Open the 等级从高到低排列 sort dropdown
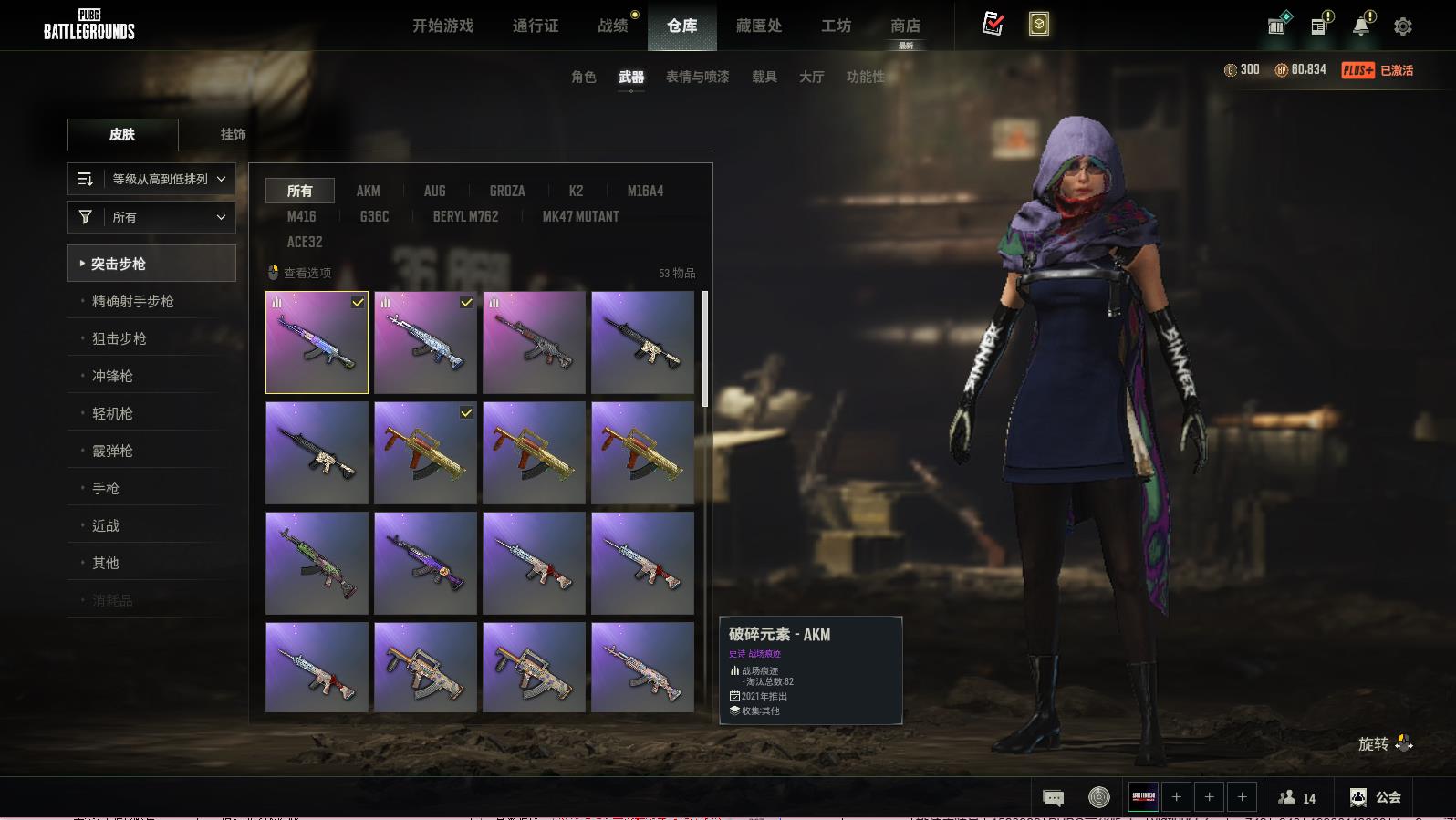 151,179
